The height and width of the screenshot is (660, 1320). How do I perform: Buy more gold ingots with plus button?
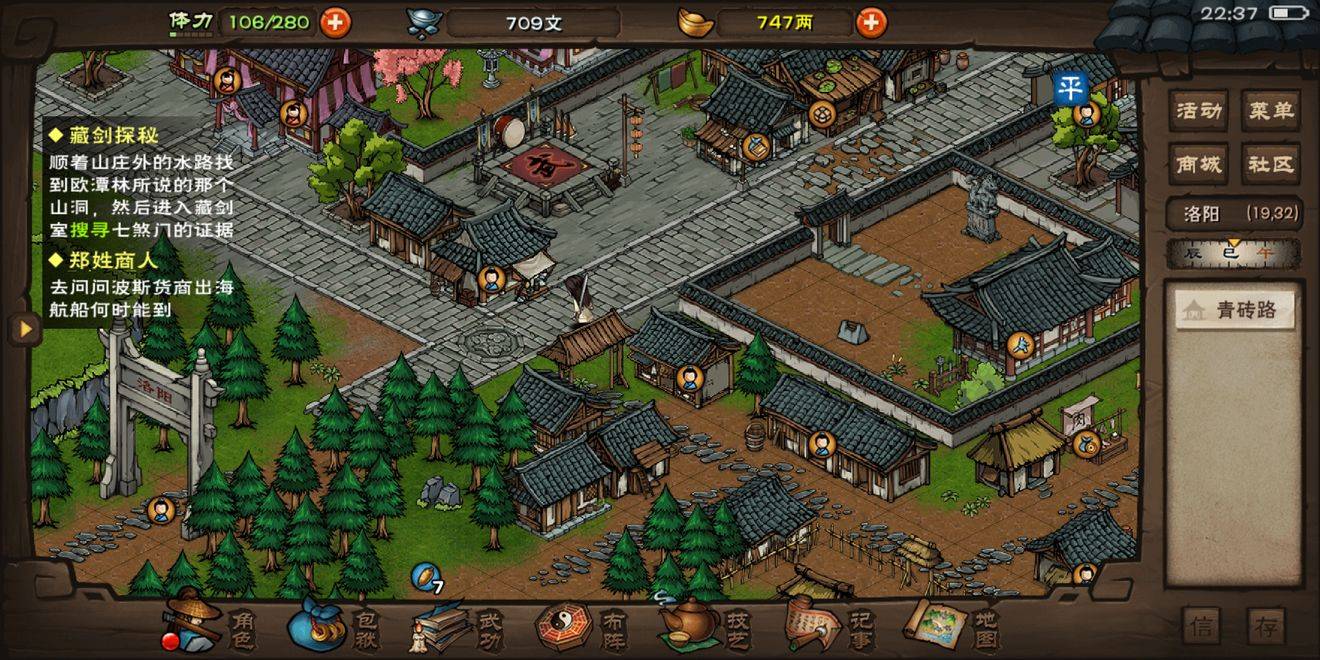coord(871,22)
